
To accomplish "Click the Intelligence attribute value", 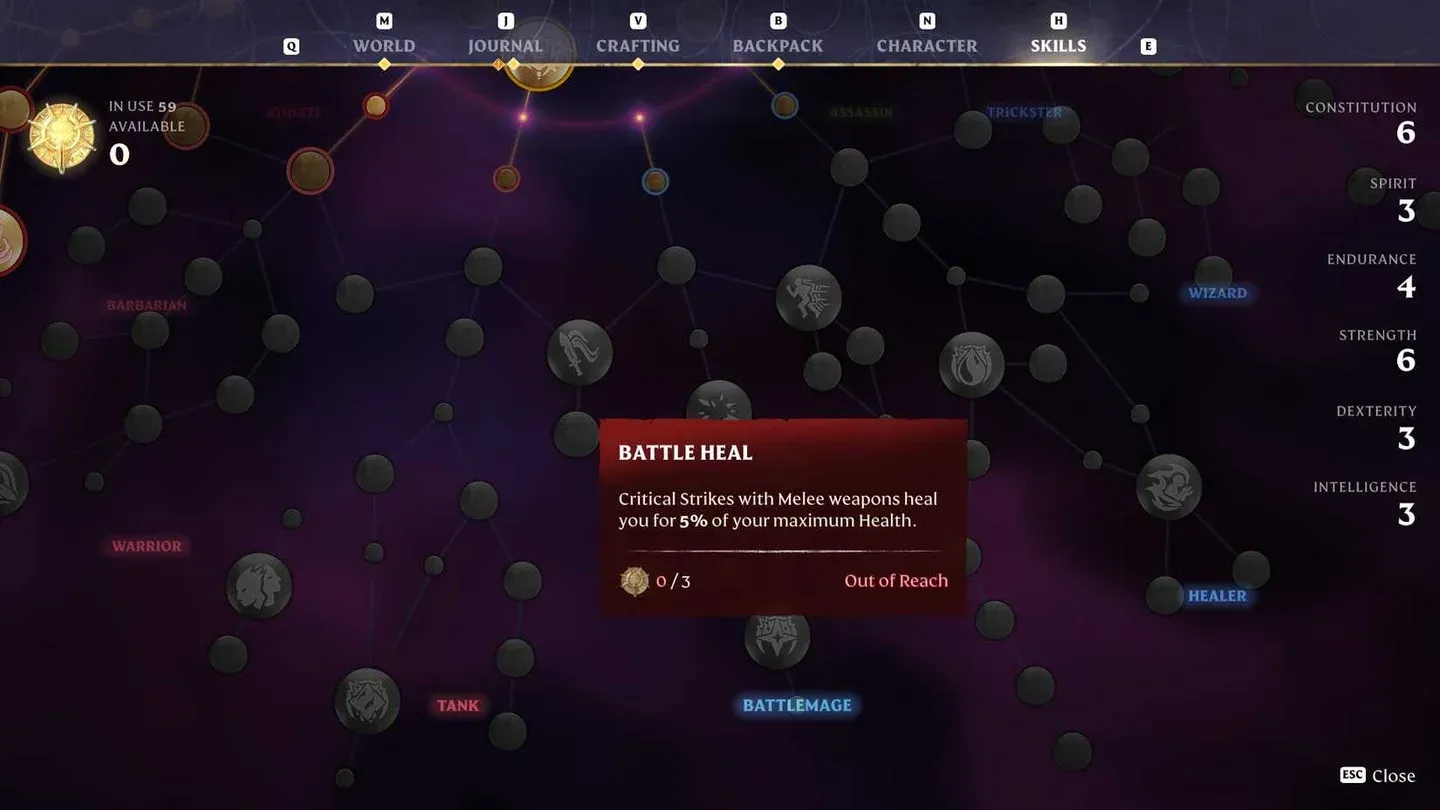I will (x=1405, y=514).
